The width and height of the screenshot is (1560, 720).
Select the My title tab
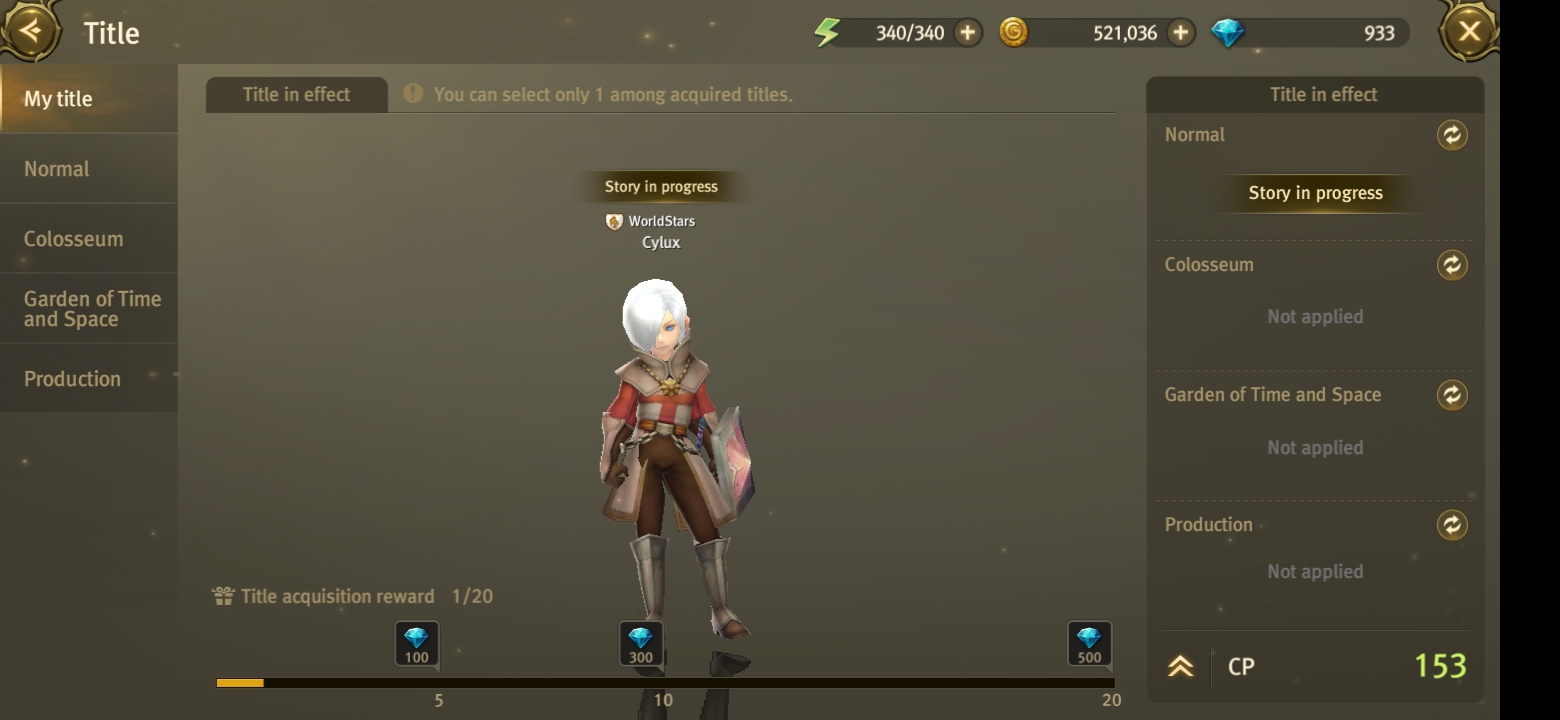pos(88,99)
